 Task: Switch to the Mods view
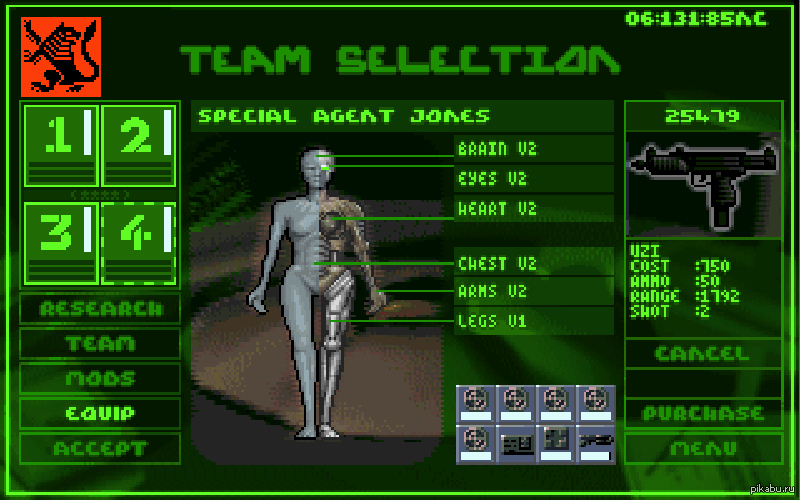100,379
